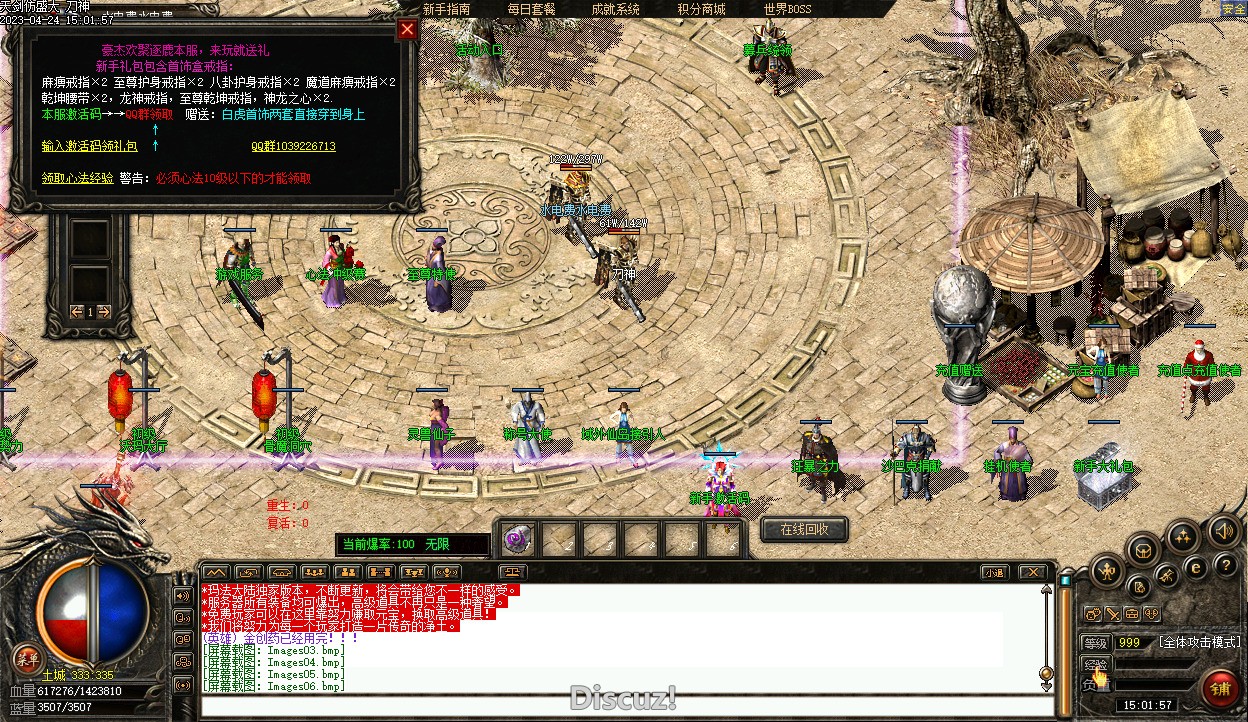Open the skills sparkle icon
This screenshot has height=722, width=1248.
point(1183,536)
